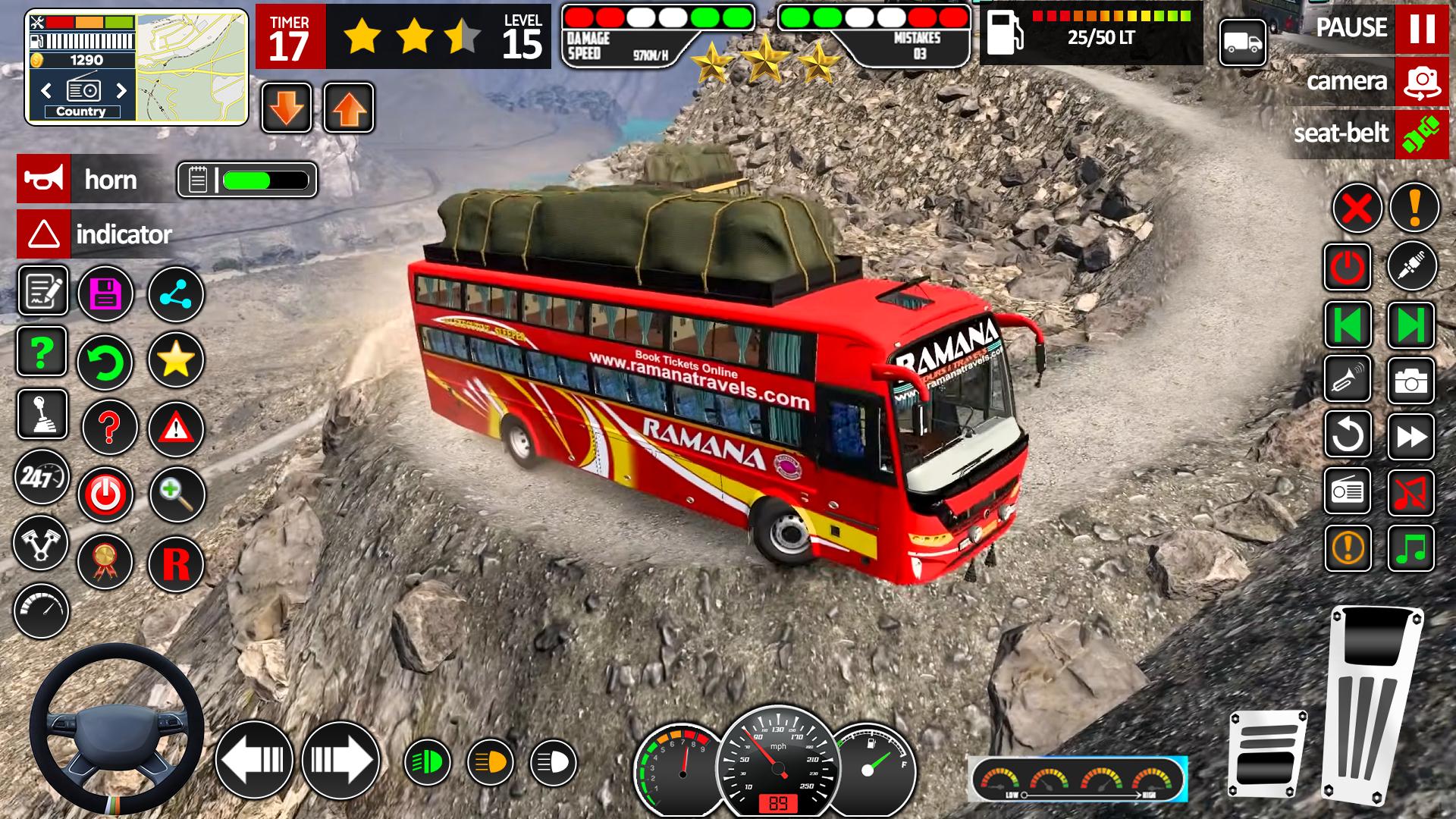Click the fast-forward double arrow button
This screenshot has height=819, width=1456.
click(x=1410, y=436)
